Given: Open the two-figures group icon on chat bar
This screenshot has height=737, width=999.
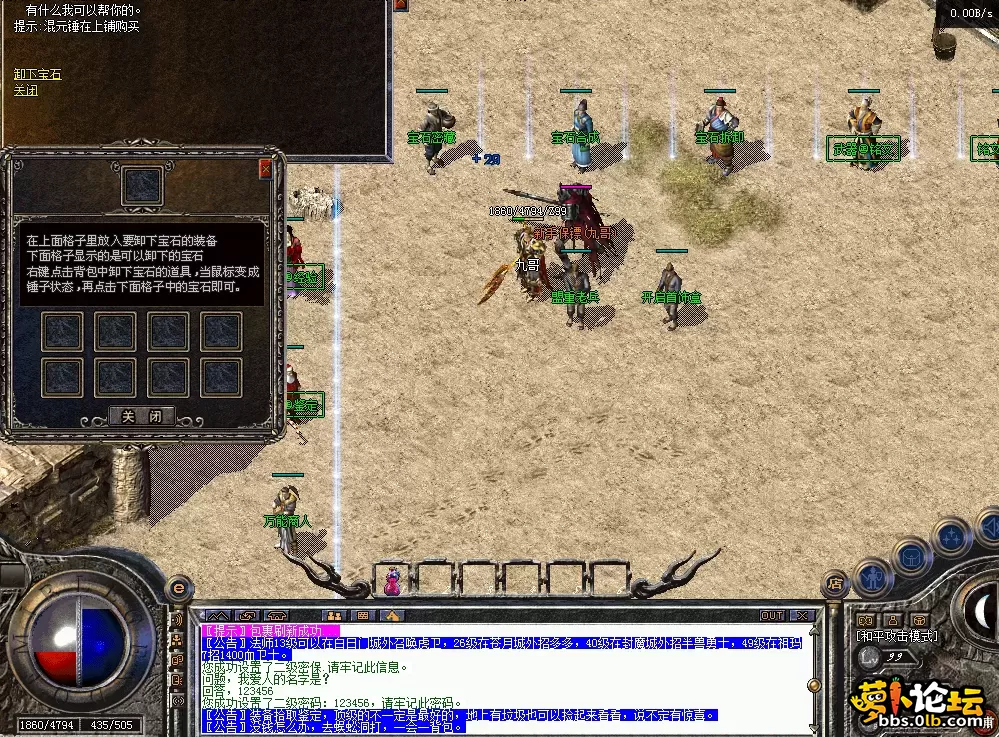Looking at the screenshot, I should (x=334, y=616).
